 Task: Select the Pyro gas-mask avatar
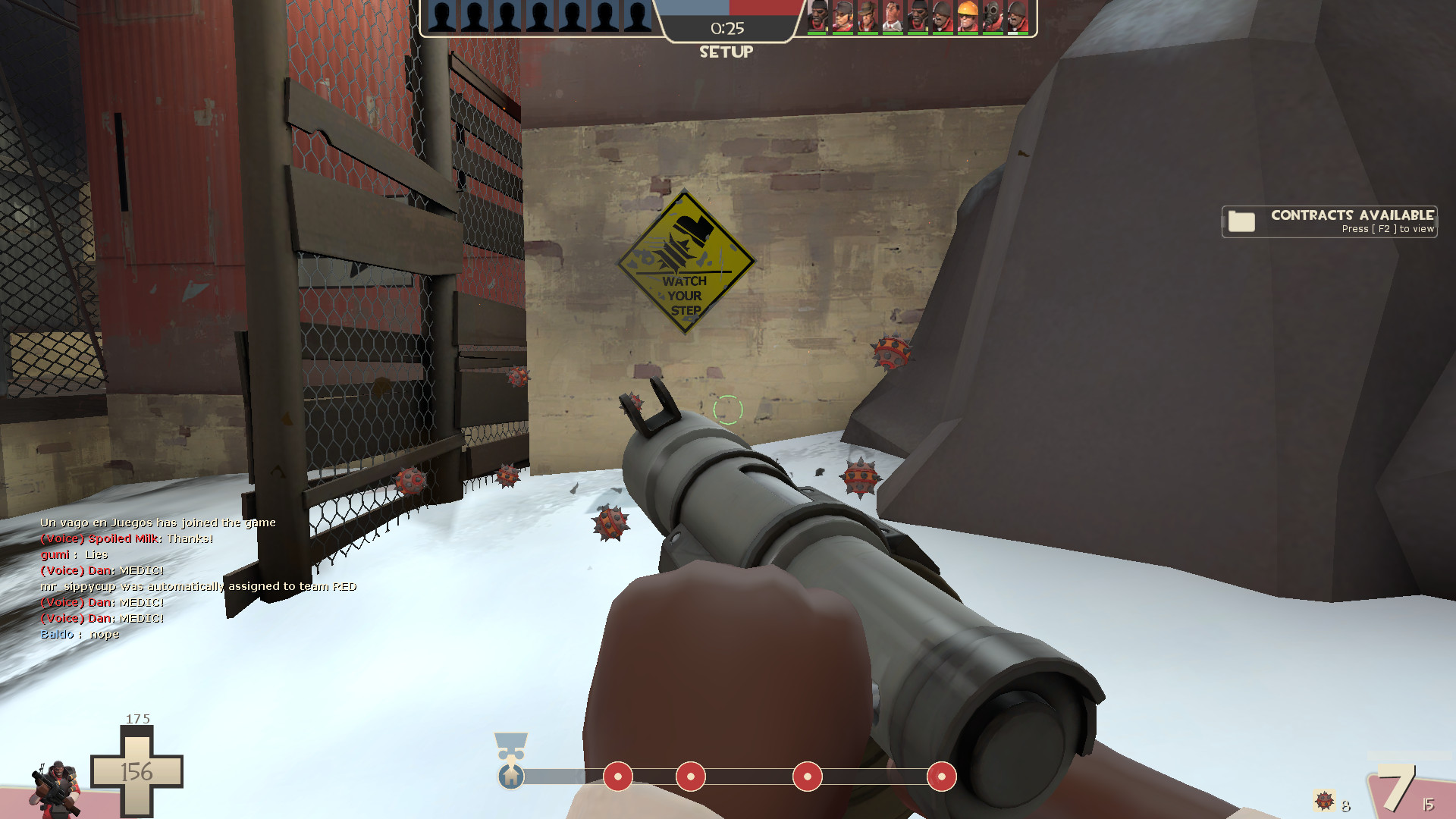click(992, 17)
